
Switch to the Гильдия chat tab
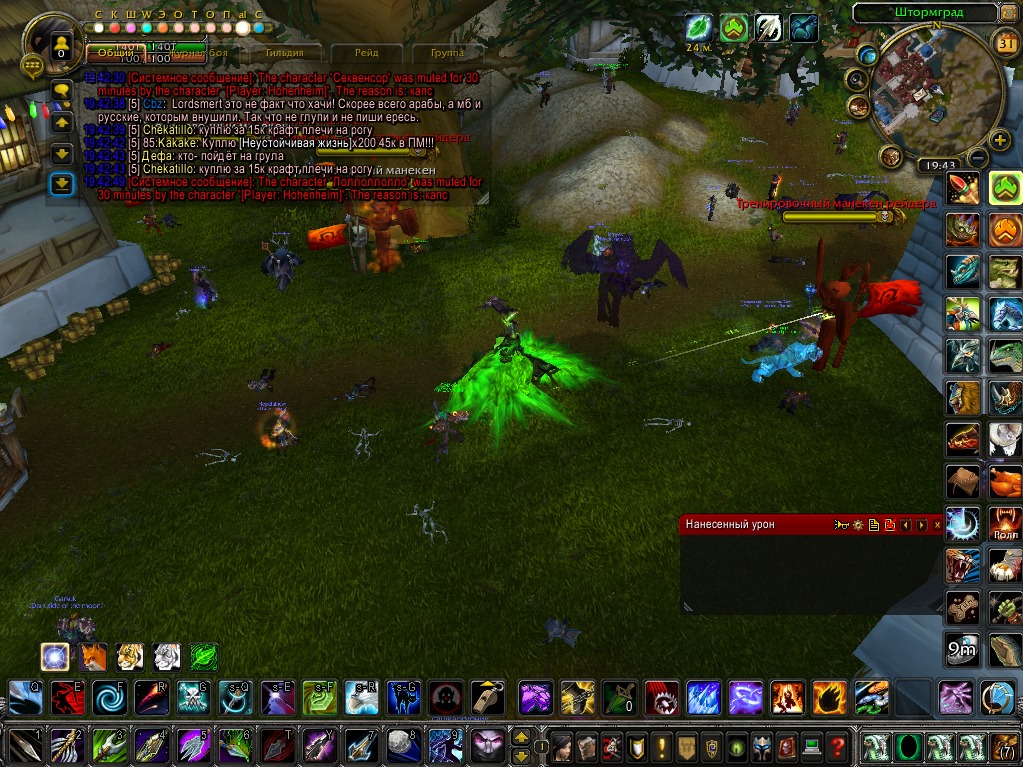[x=285, y=52]
